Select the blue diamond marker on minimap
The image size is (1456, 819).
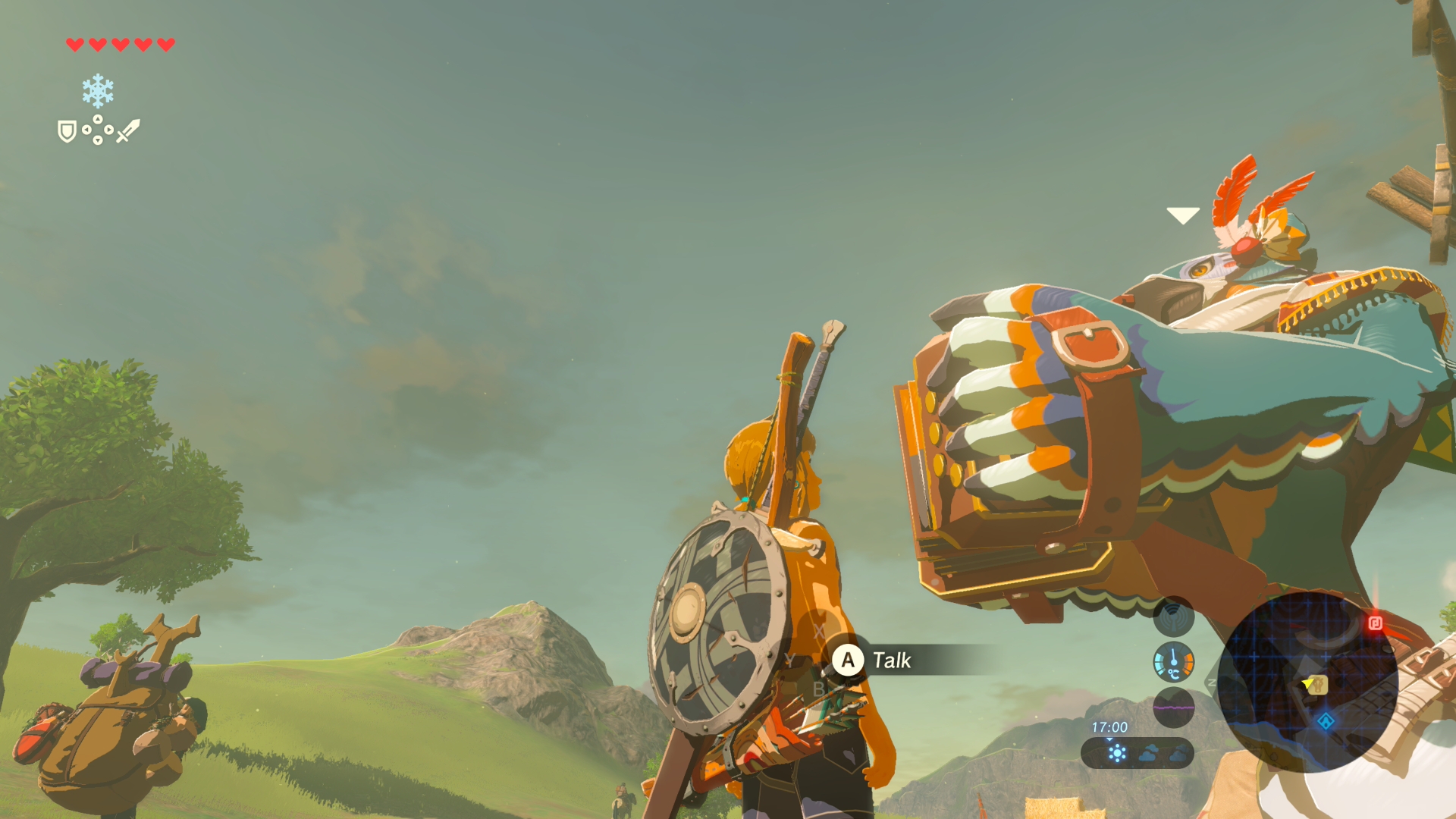coord(1326,721)
